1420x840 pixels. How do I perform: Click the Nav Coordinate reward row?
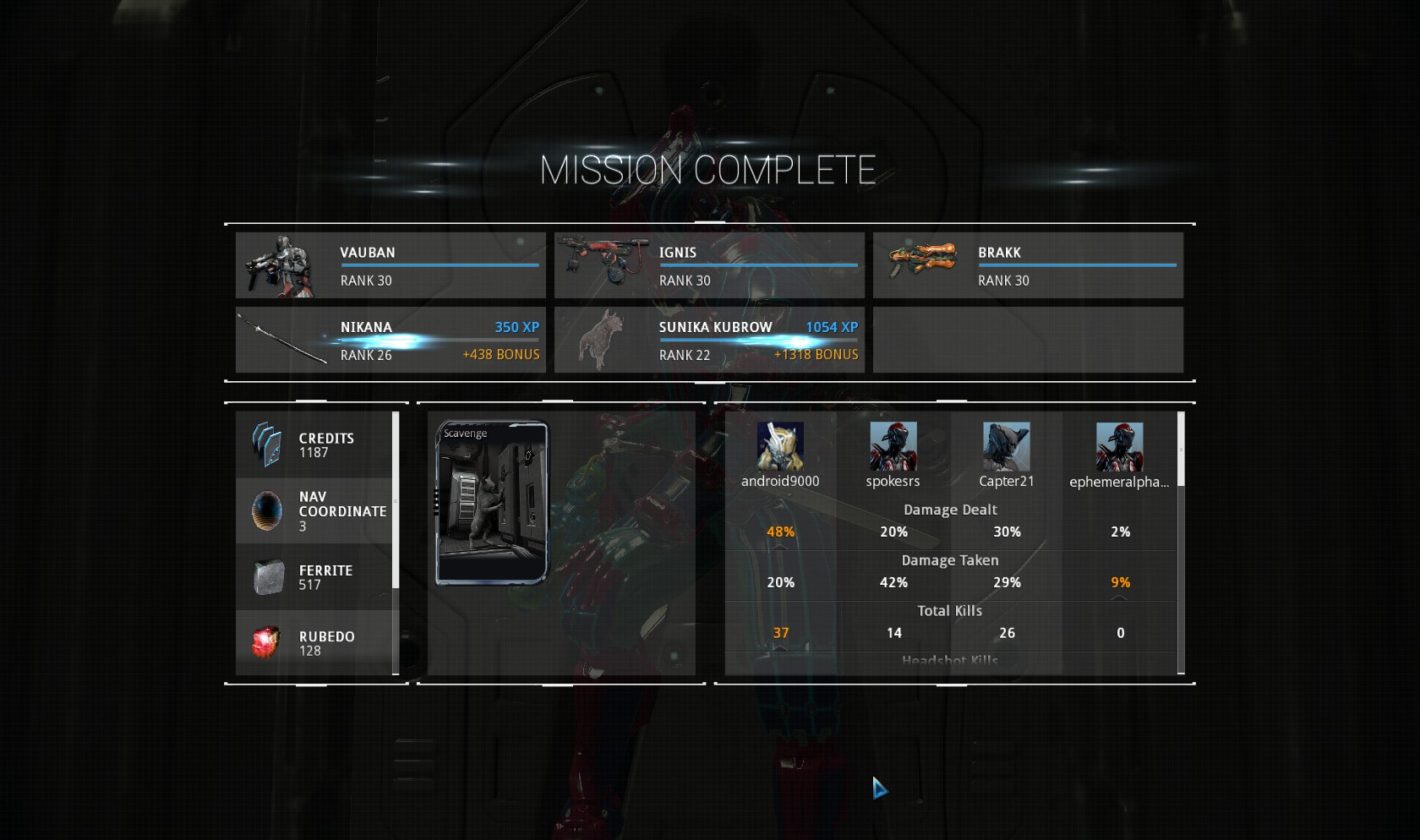(314, 511)
